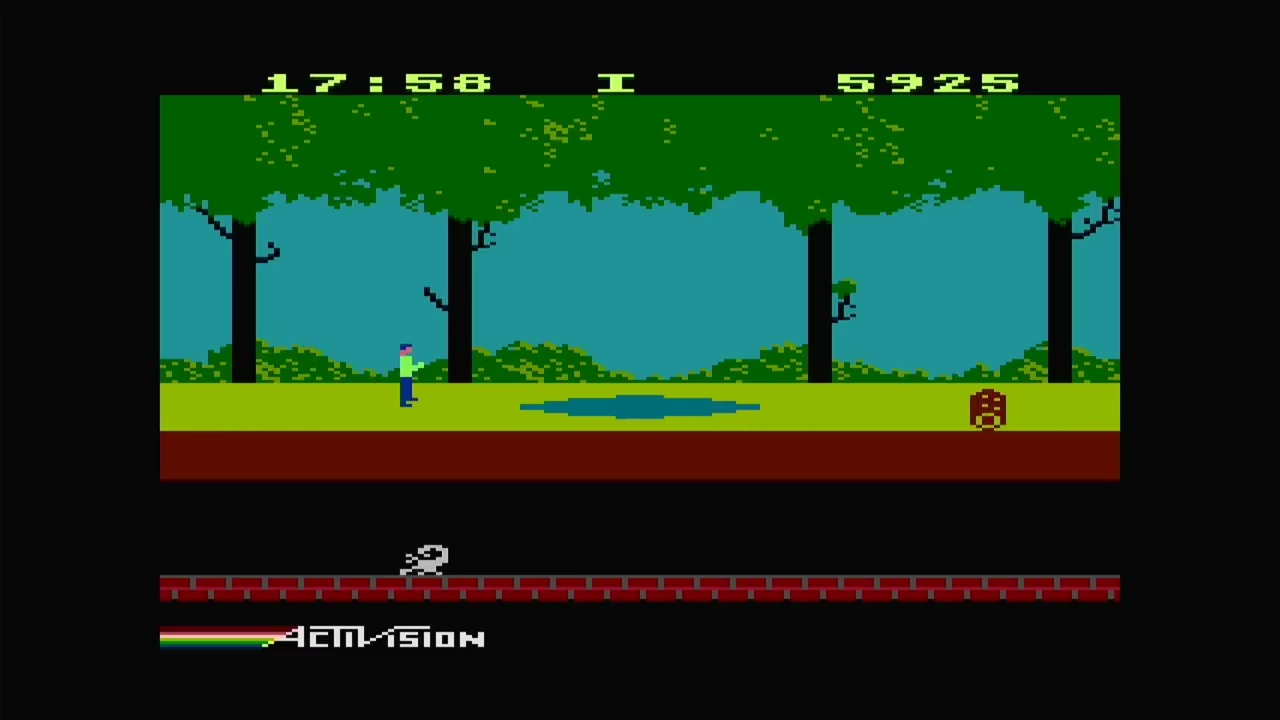Select the Pitfall Harry character sprite
The width and height of the screenshot is (1280, 720).
[406, 375]
